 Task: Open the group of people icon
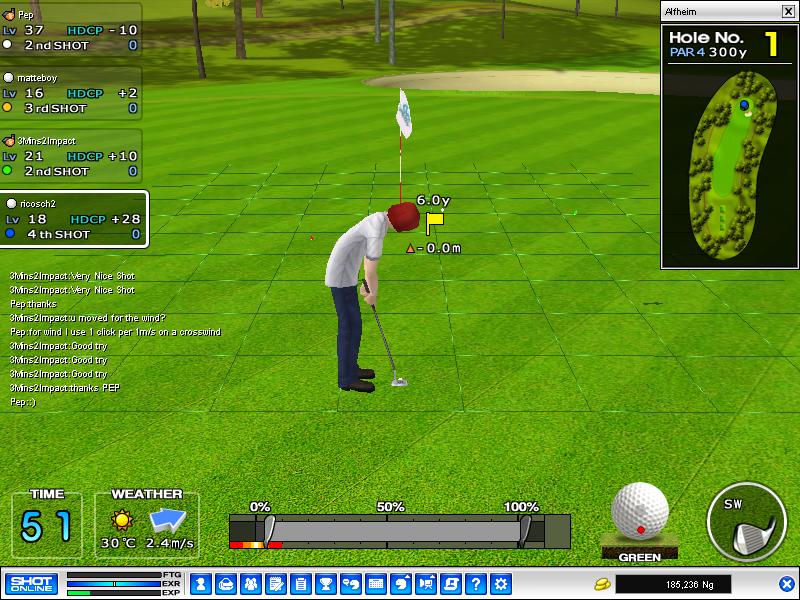click(x=250, y=584)
